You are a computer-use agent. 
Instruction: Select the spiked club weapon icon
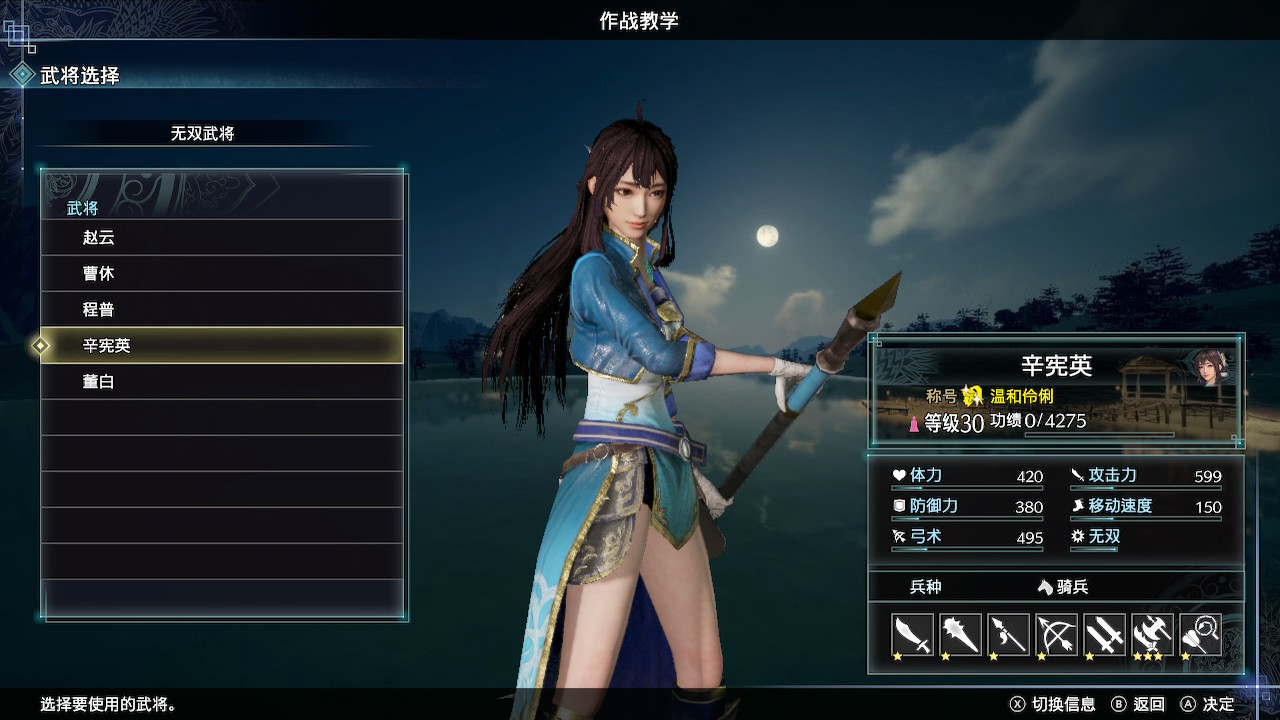[x=960, y=634]
